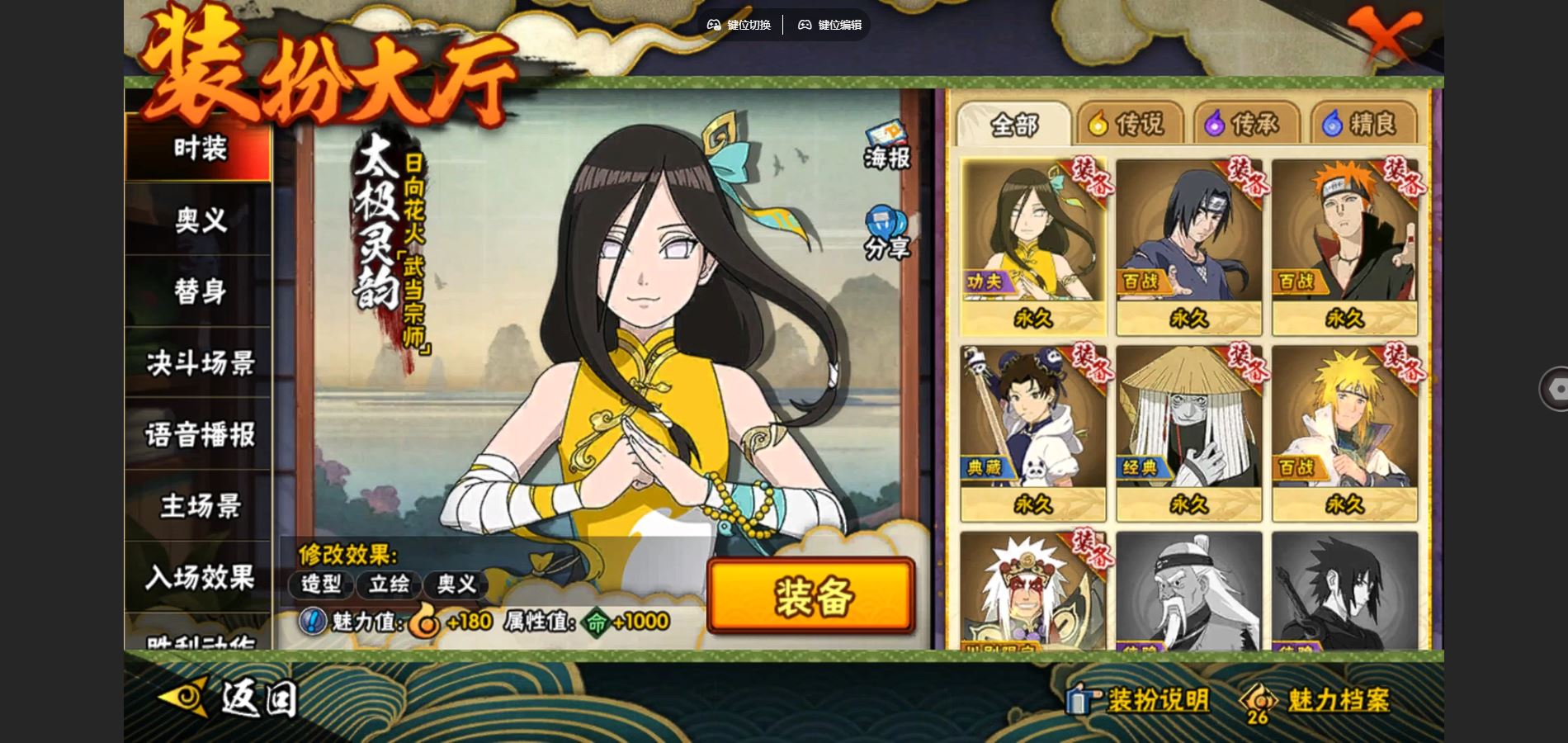This screenshot has height=743, width=1568.
Task: Open the 替身 category
Action: point(199,291)
